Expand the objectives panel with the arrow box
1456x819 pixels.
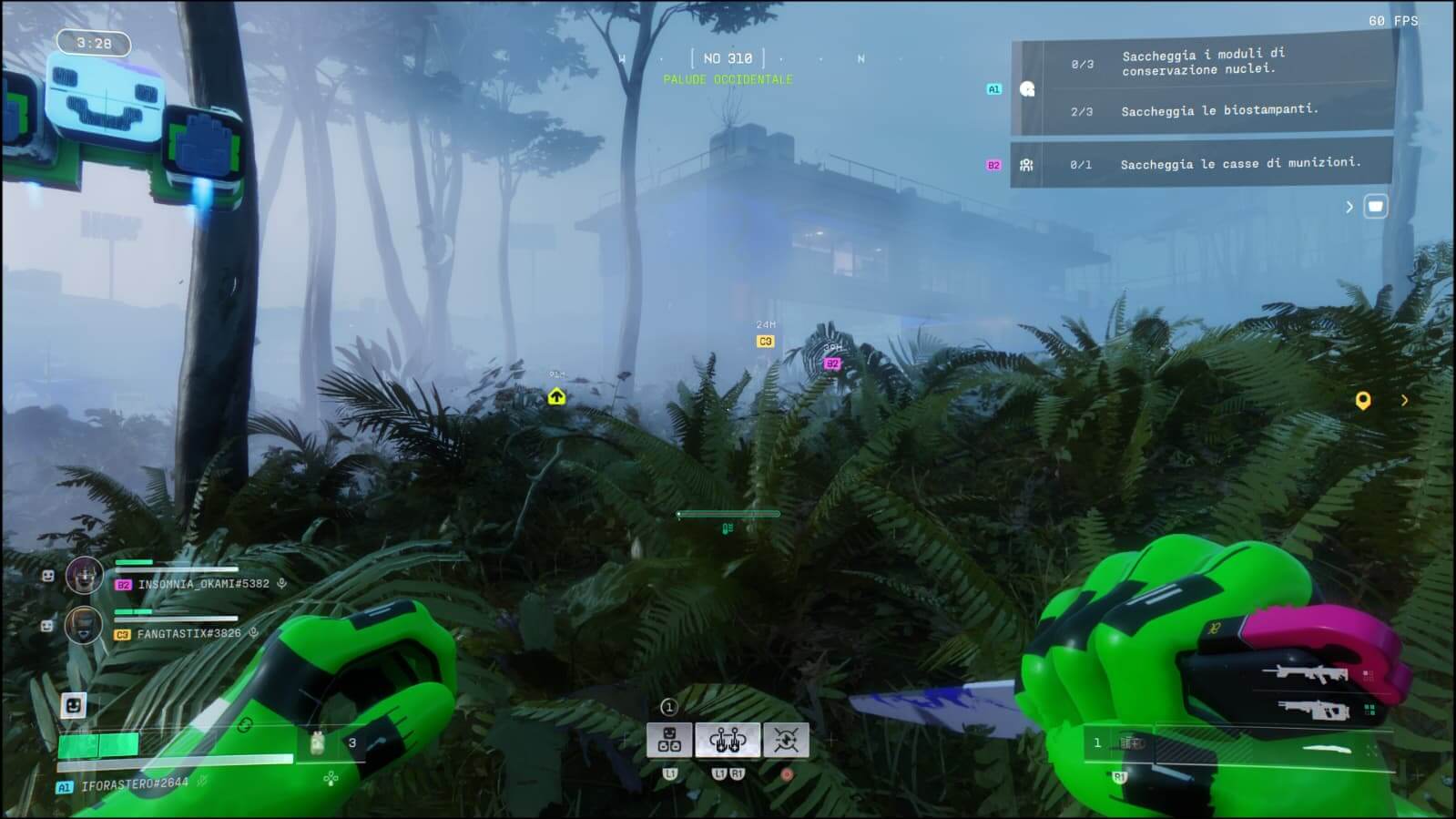click(x=1375, y=207)
